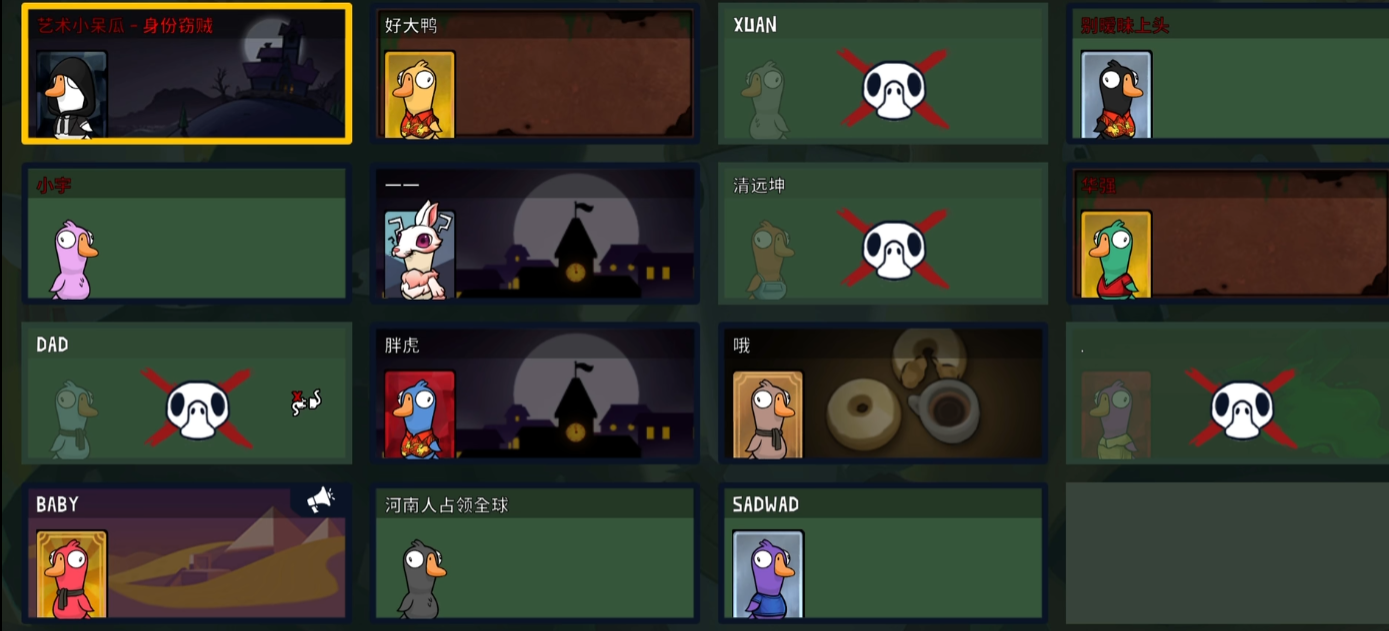Select SADWAD's player card
The width and height of the screenshot is (1389, 631).
click(x=883, y=553)
